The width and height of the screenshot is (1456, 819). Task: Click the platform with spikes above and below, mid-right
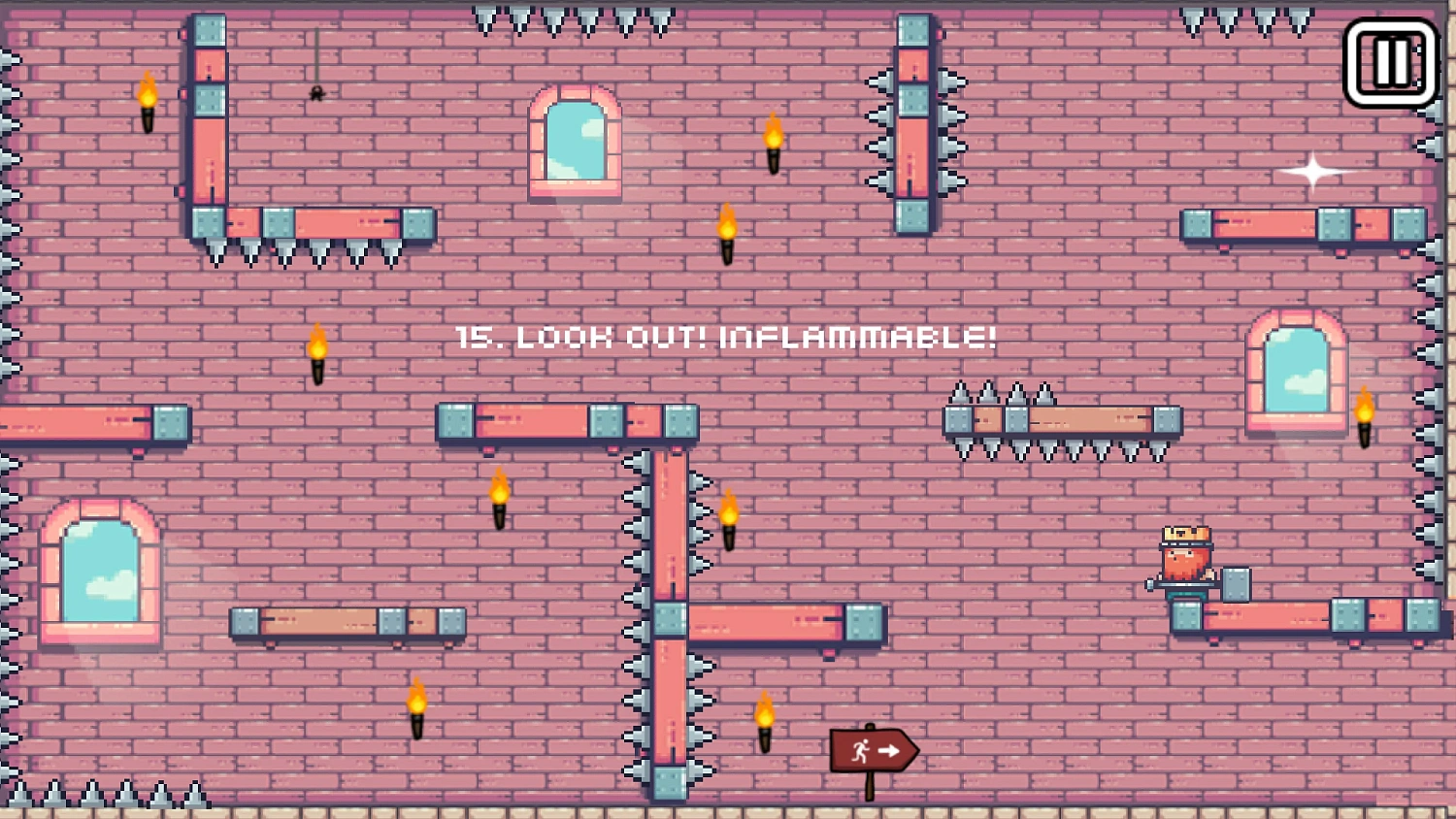[x=1063, y=422]
